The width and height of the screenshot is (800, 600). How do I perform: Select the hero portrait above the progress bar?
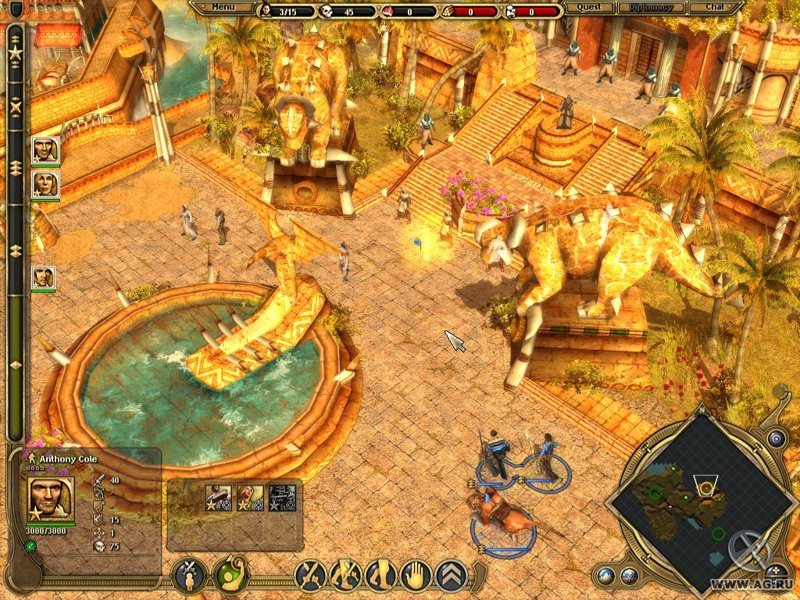pyautogui.click(x=45, y=150)
